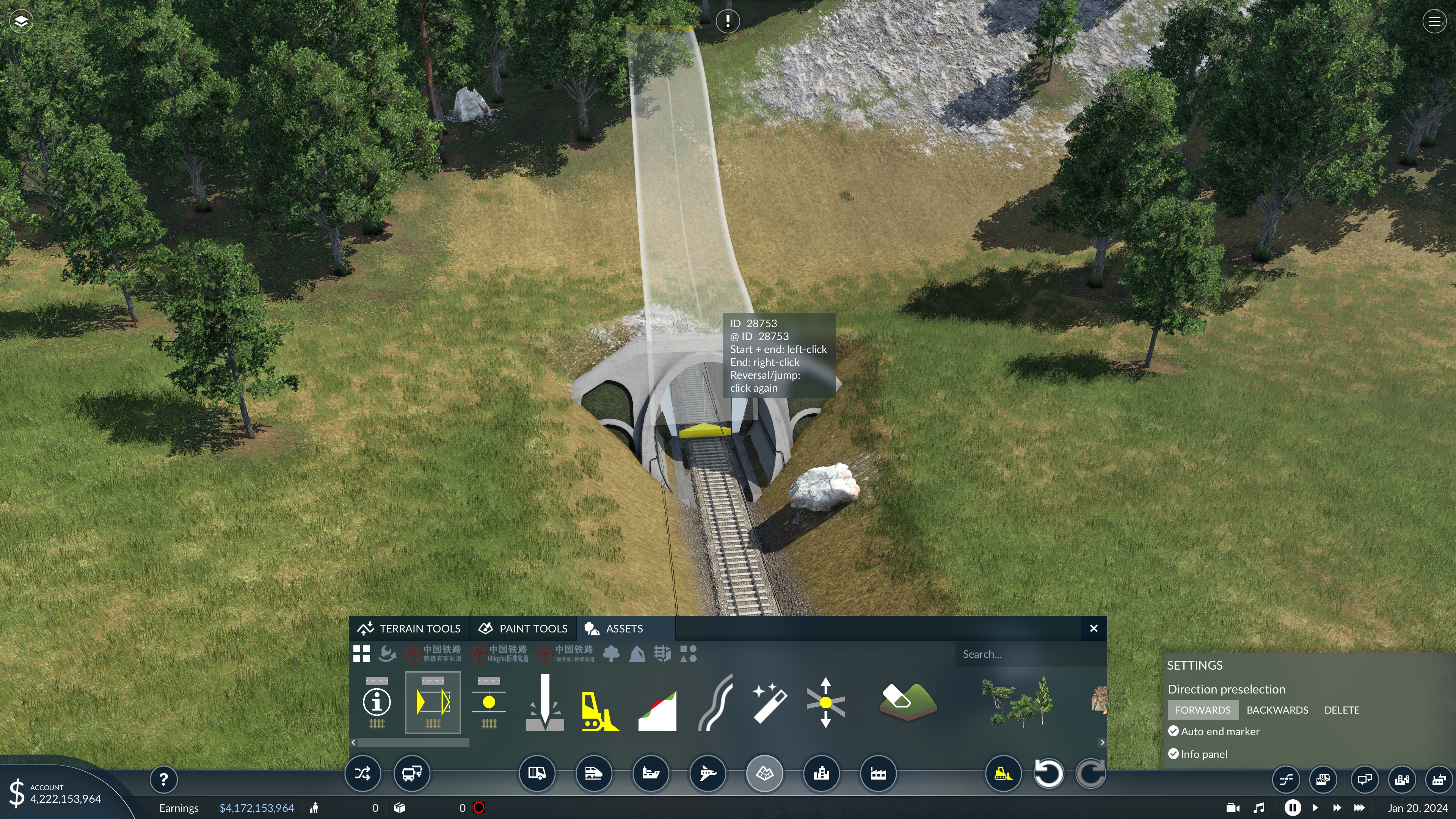Screen dimensions: 1456x819
Task: Open the airport construction menu
Action: (x=707, y=773)
